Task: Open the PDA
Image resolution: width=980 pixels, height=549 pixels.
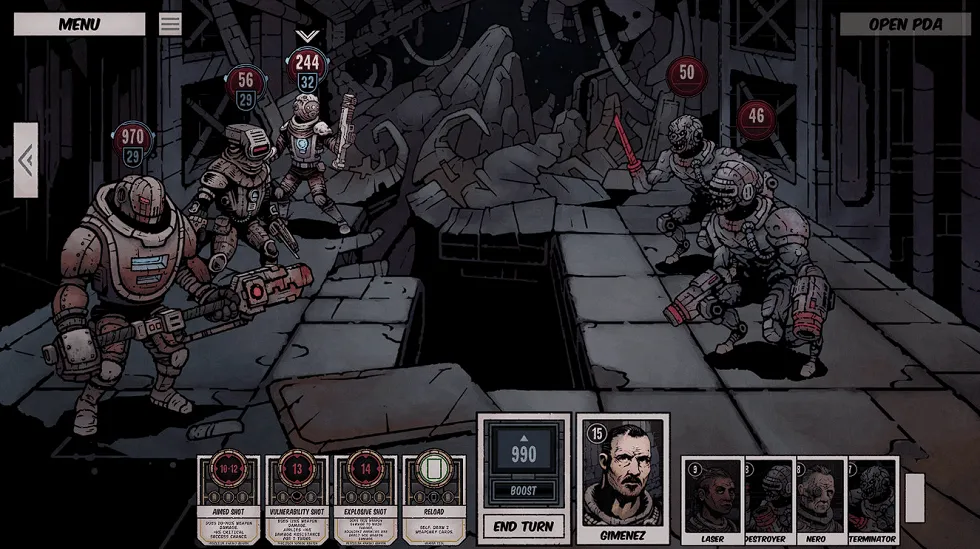Action: click(905, 24)
